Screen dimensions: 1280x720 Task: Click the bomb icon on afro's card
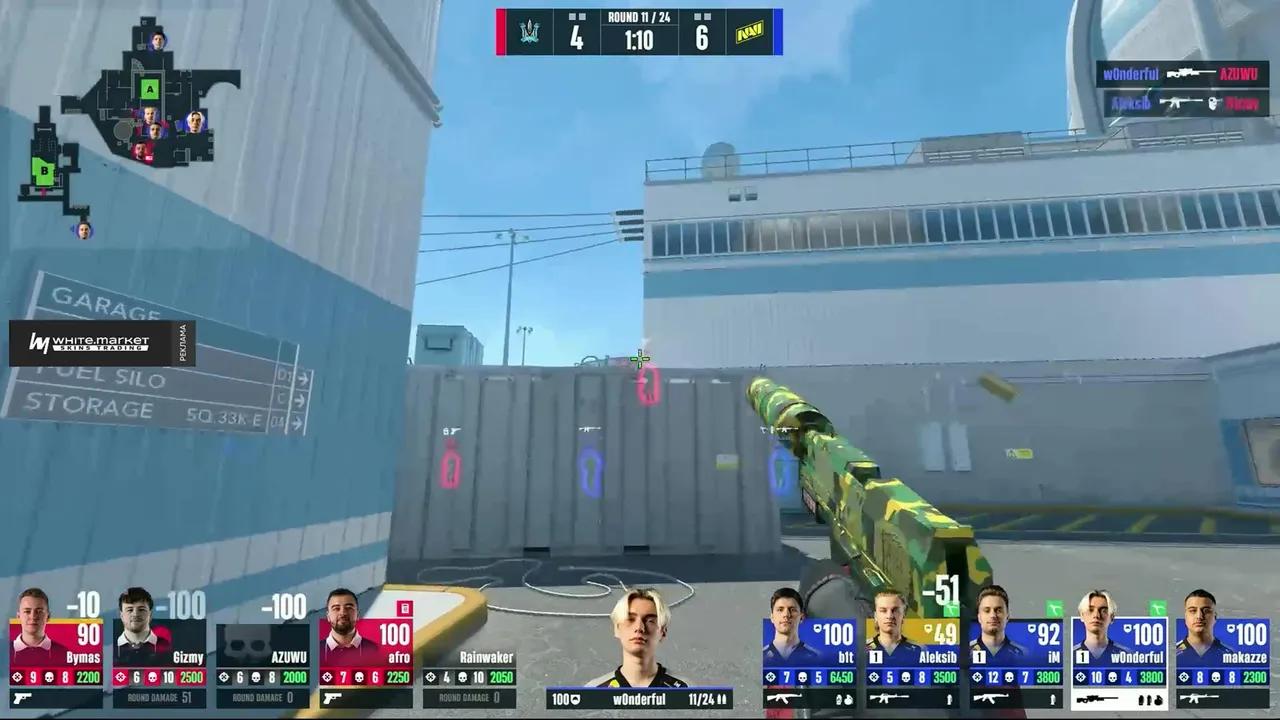tap(404, 608)
